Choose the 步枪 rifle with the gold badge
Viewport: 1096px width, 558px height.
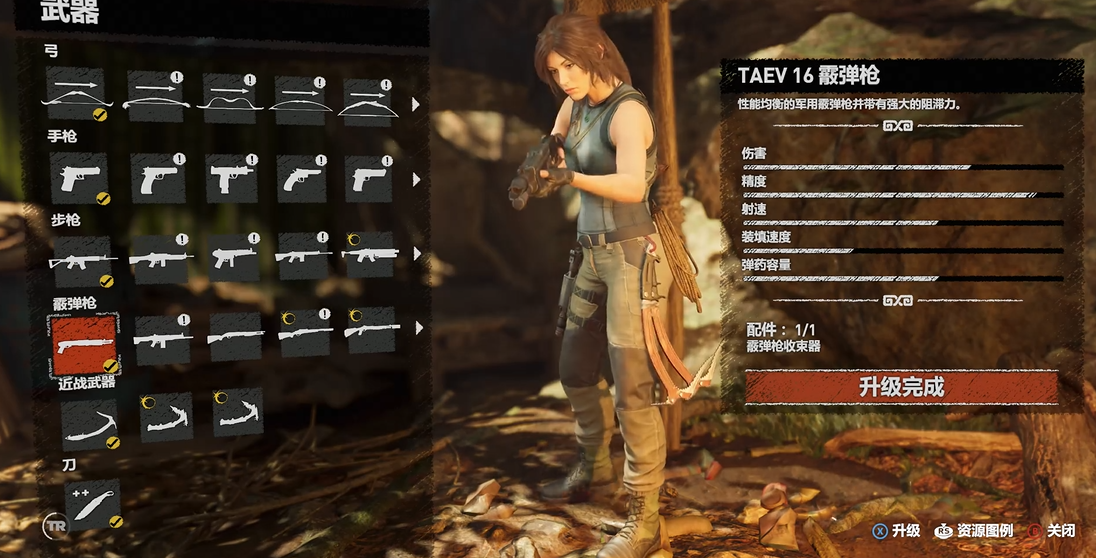coord(369,258)
